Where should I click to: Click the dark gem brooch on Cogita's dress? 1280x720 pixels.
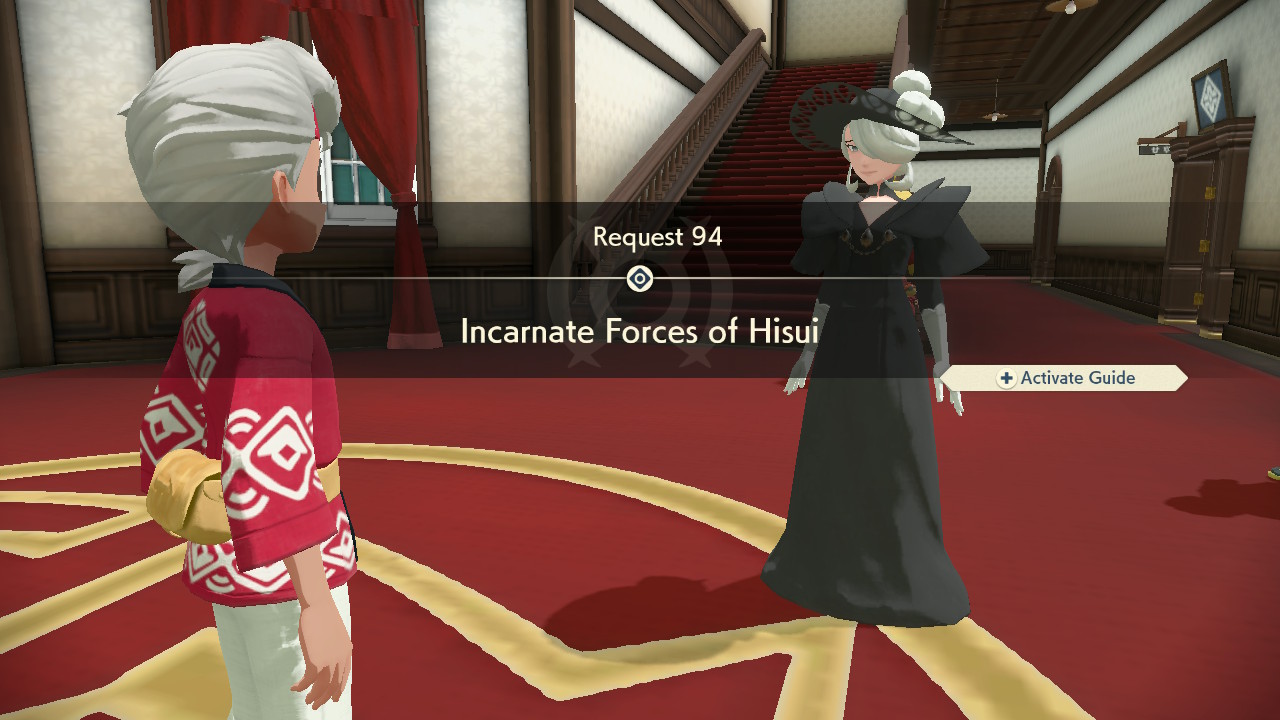point(869,237)
